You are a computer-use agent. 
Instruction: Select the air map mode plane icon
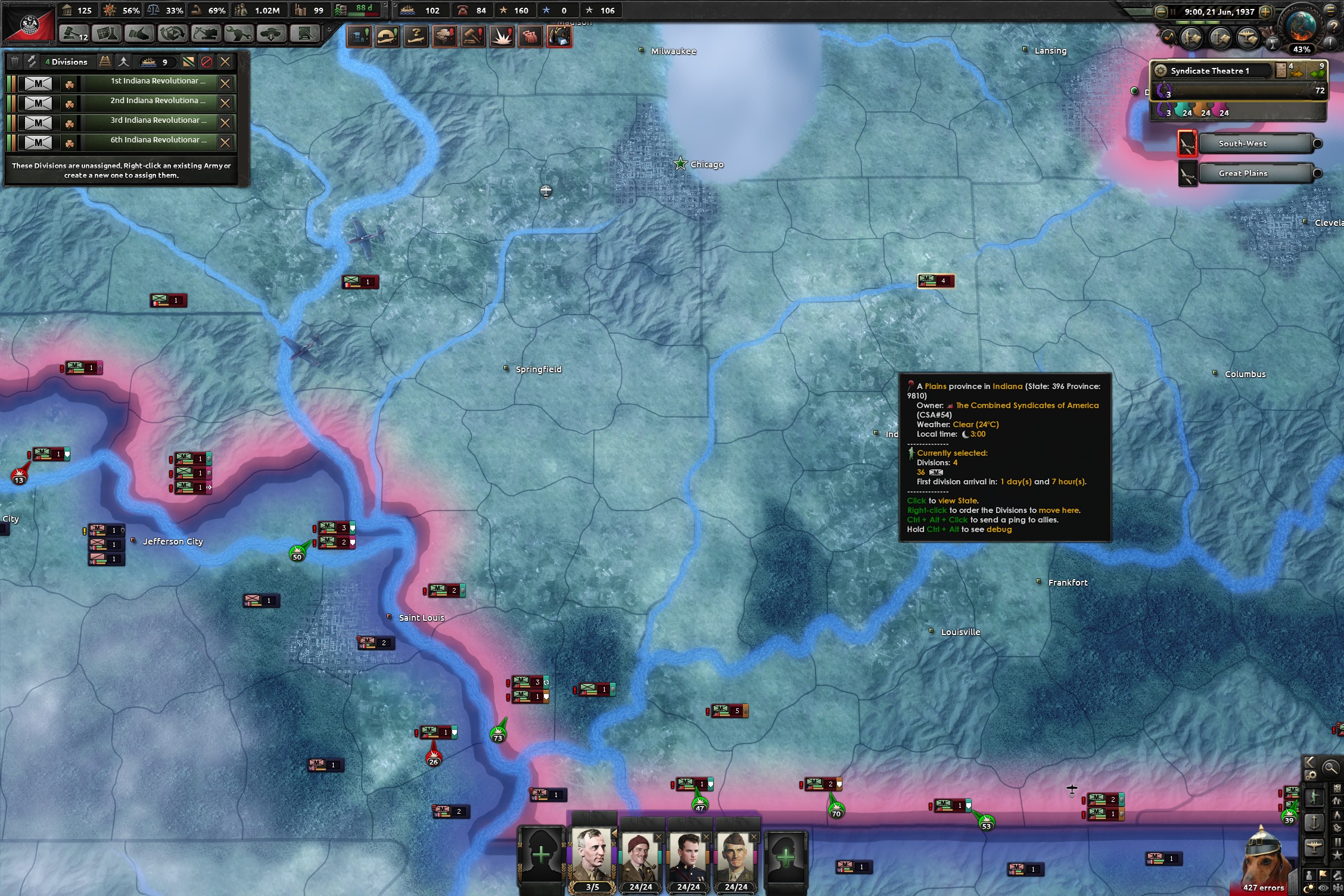click(x=1314, y=847)
